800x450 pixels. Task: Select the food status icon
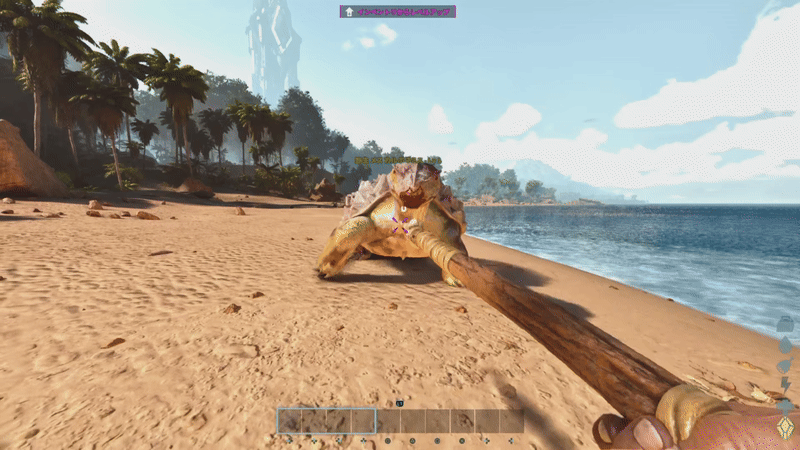[x=786, y=366]
